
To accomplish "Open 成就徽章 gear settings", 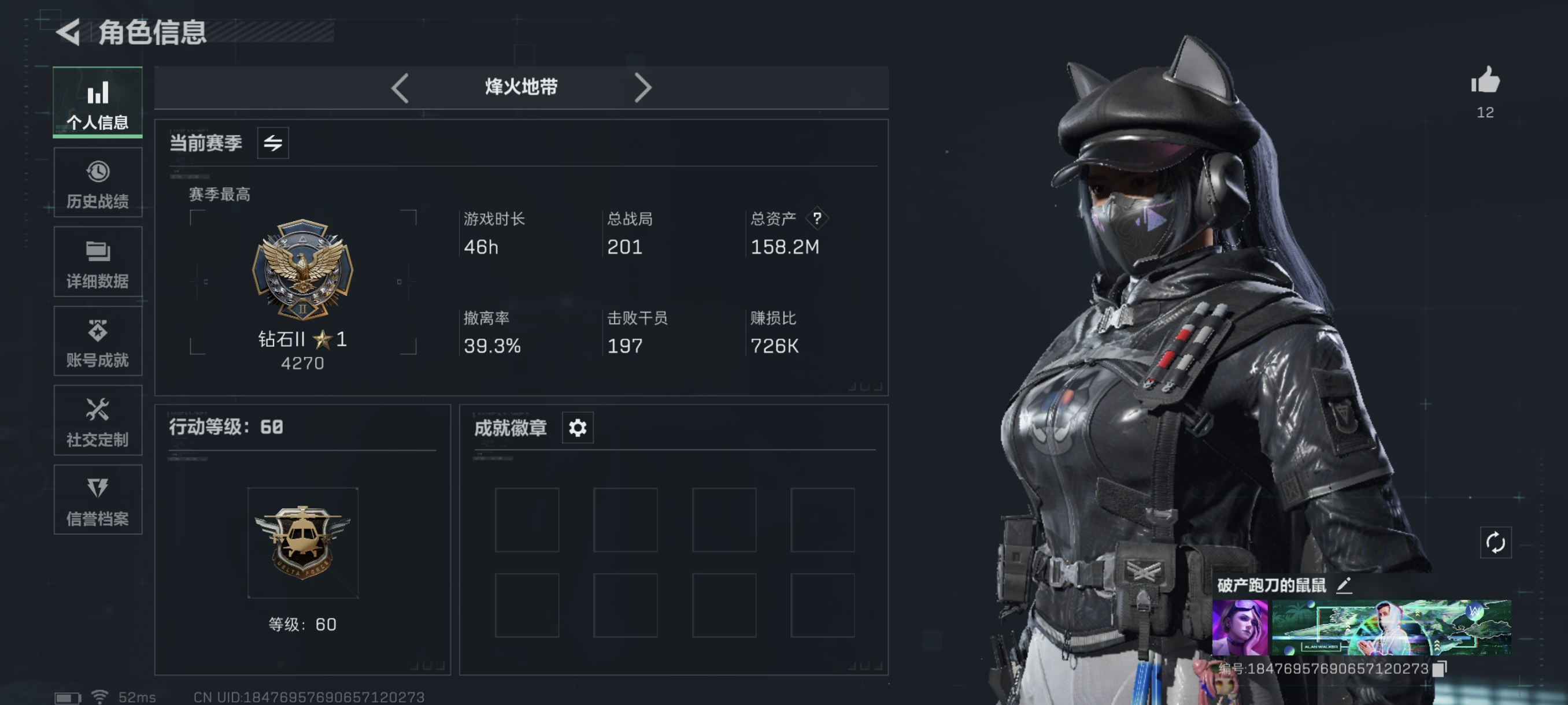I will [577, 428].
